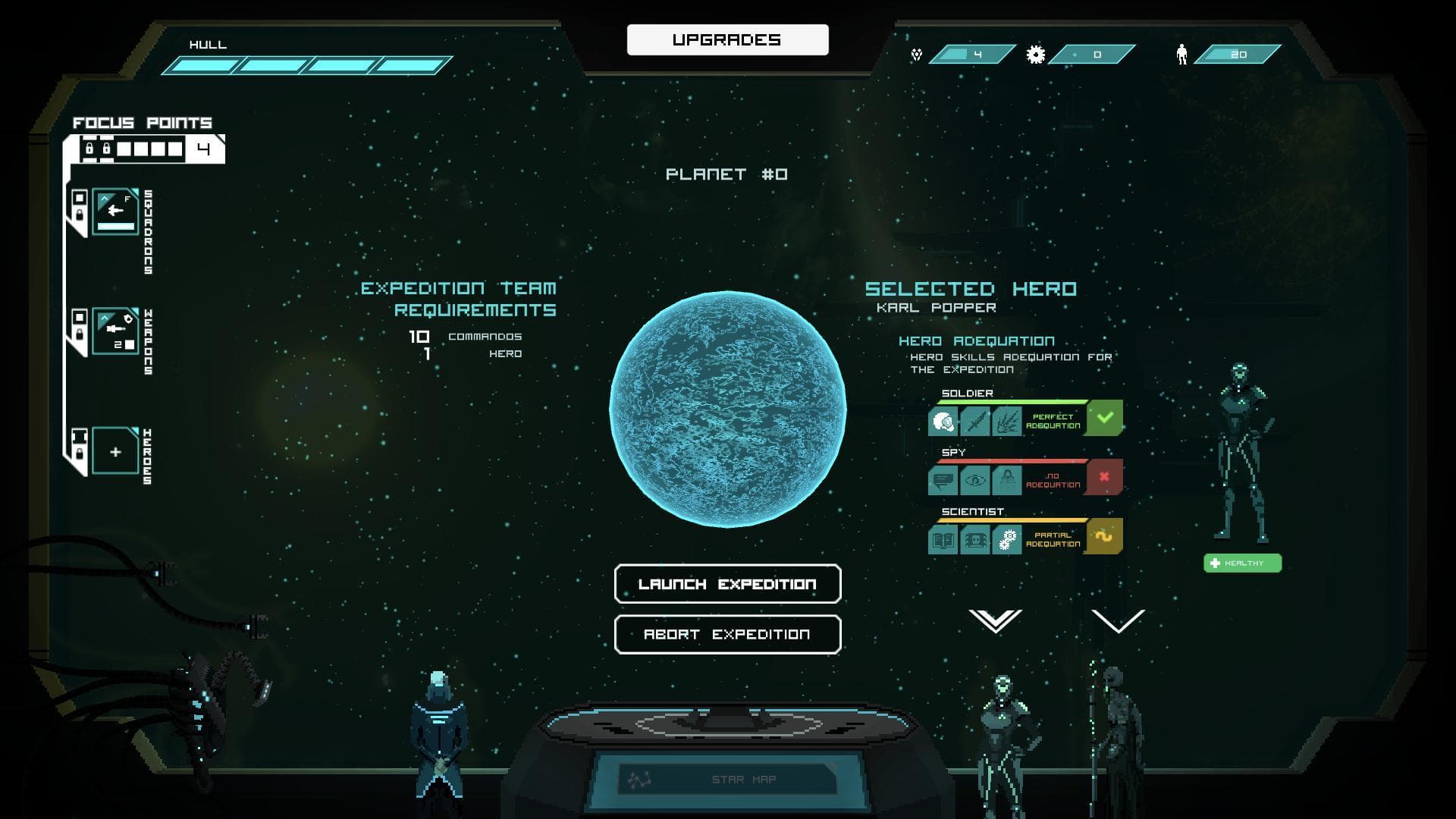Select the Weapons slot icon
1456x819 pixels.
pyautogui.click(x=115, y=331)
